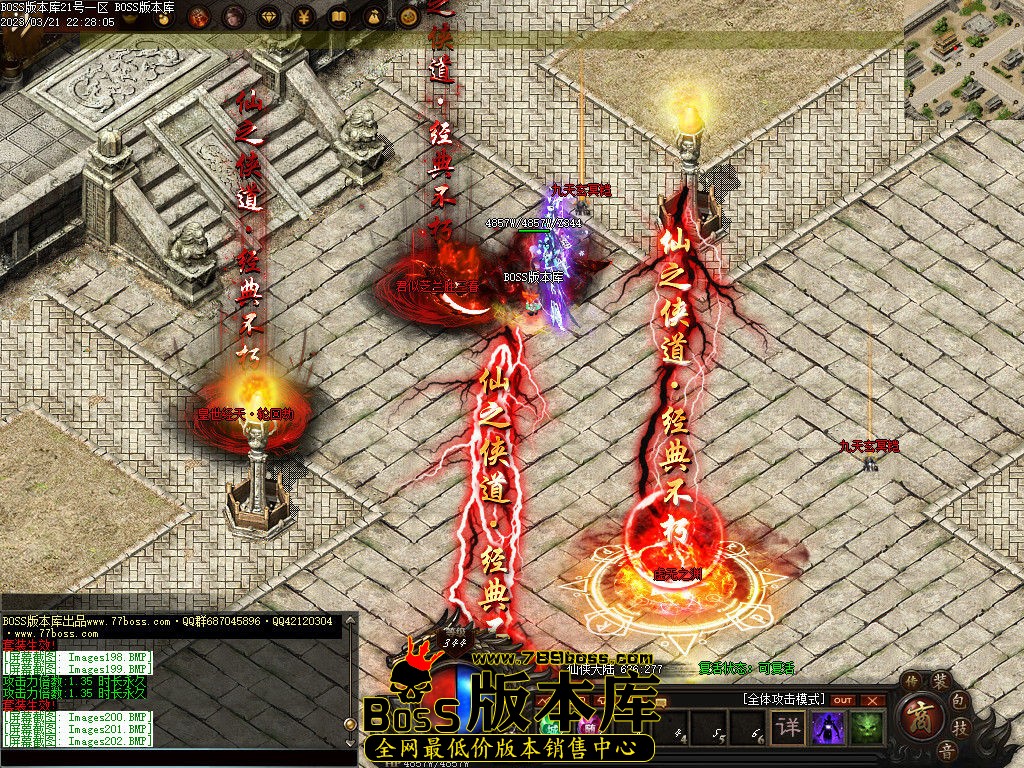Viewport: 1024px width, 768px height.
Task: Open the central 商 shop button
Action: tap(920, 716)
